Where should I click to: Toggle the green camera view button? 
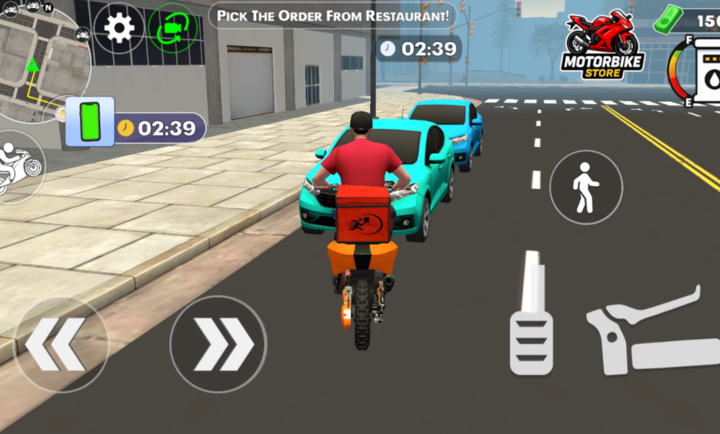tap(172, 27)
